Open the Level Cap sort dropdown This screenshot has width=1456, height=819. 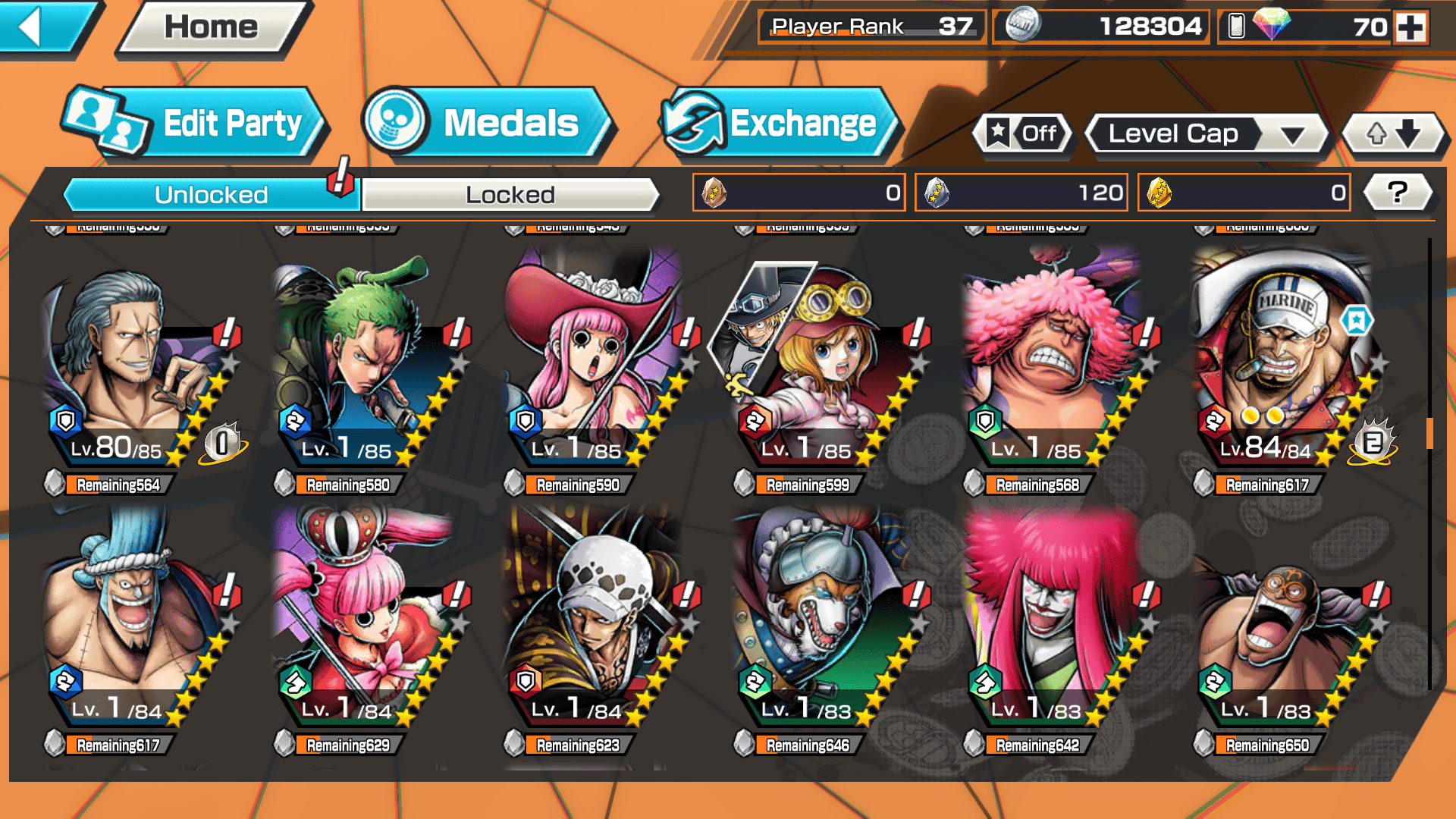click(x=1207, y=134)
